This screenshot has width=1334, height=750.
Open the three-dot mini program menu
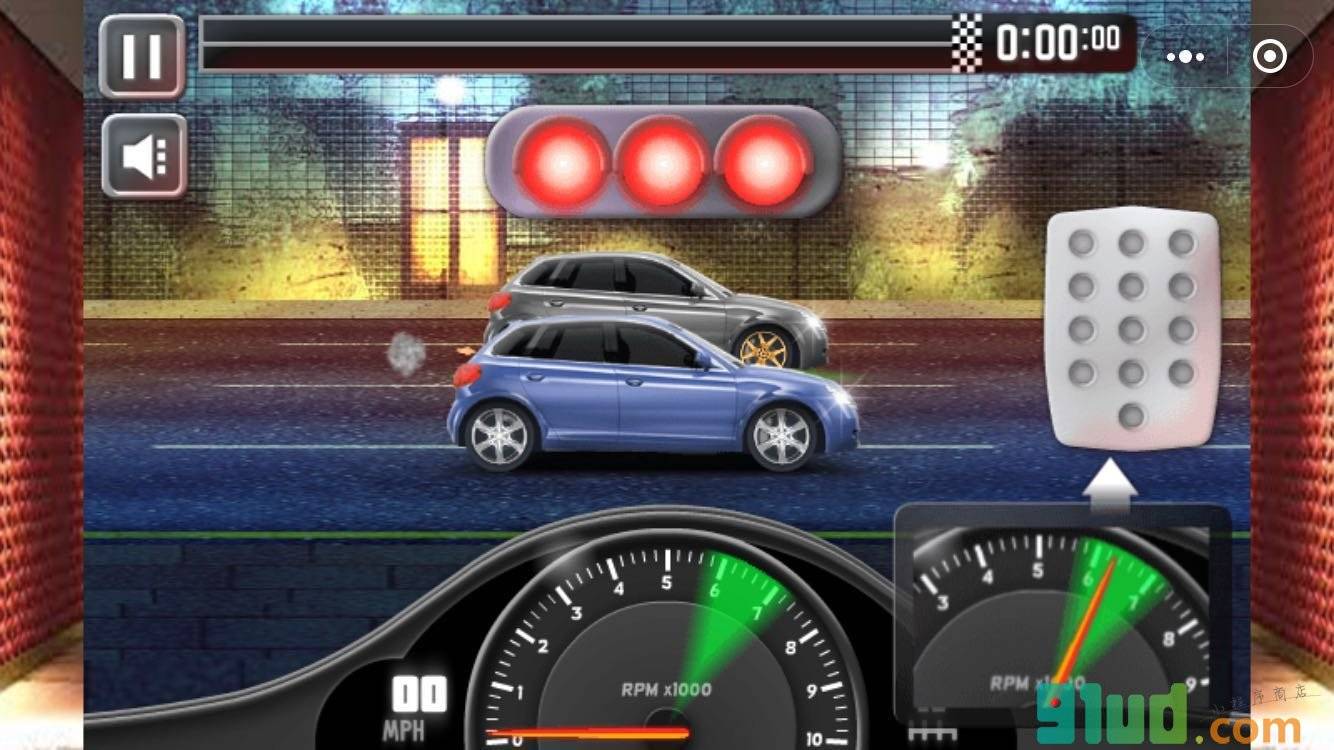[1185, 57]
